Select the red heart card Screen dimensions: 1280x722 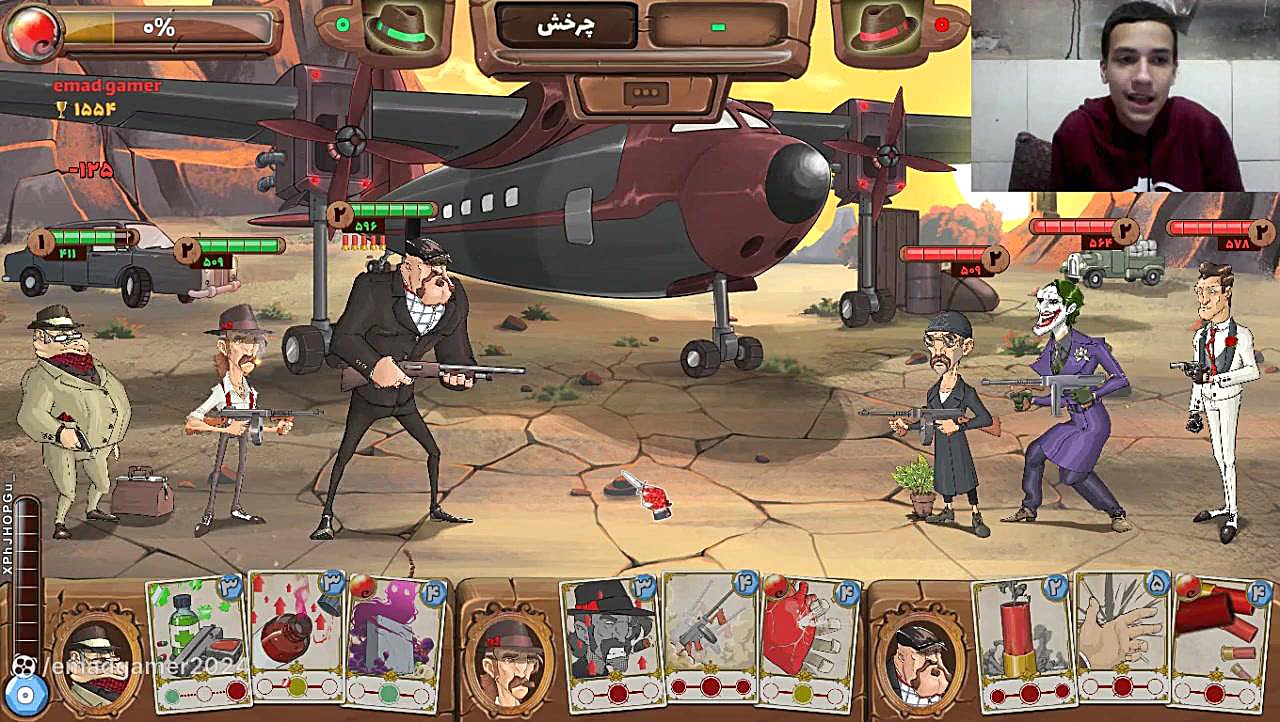pyautogui.click(x=810, y=642)
